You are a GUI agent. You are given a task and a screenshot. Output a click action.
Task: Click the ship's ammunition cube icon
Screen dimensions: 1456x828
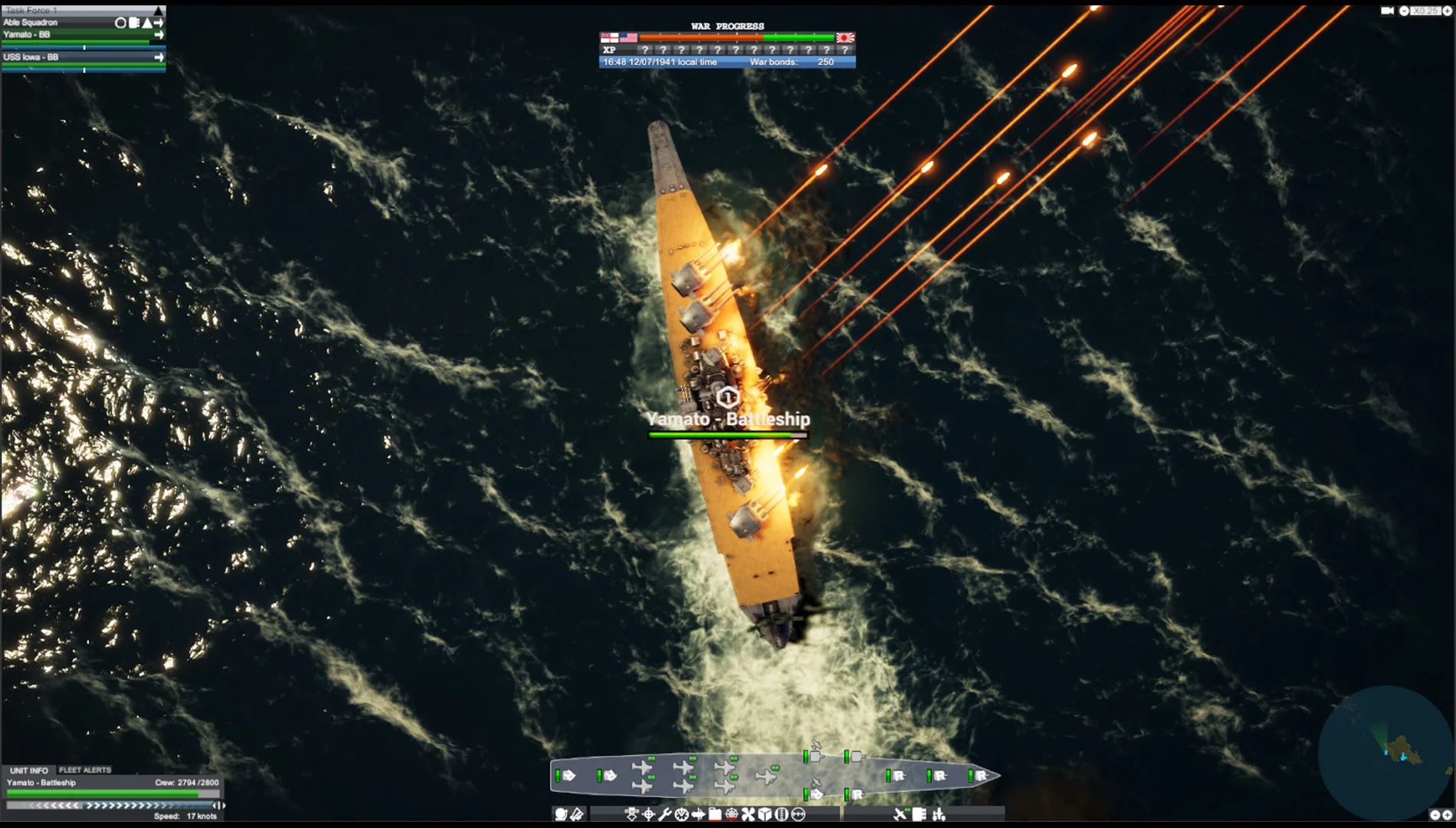click(765, 815)
